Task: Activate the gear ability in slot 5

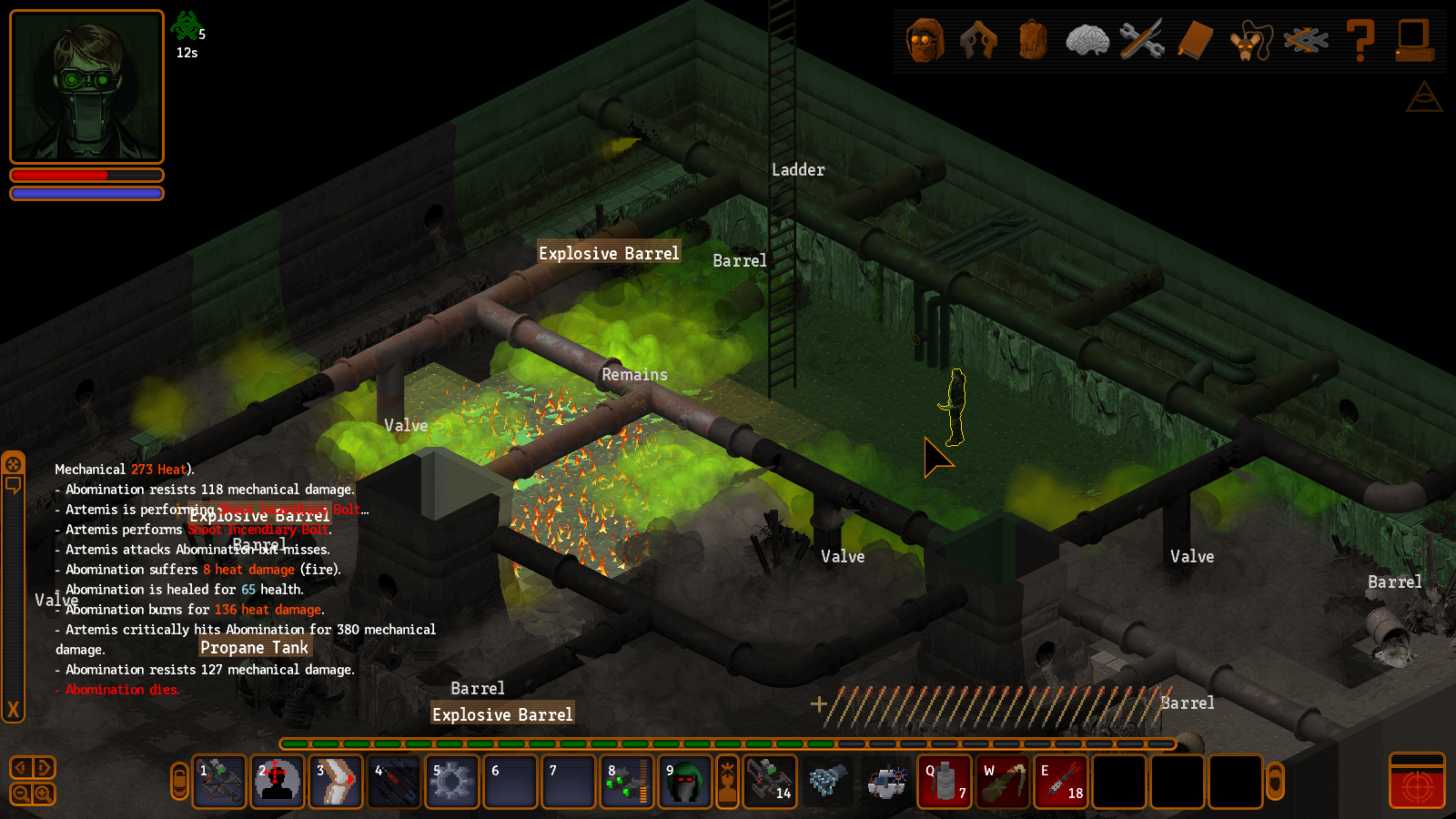Action: coord(452,782)
